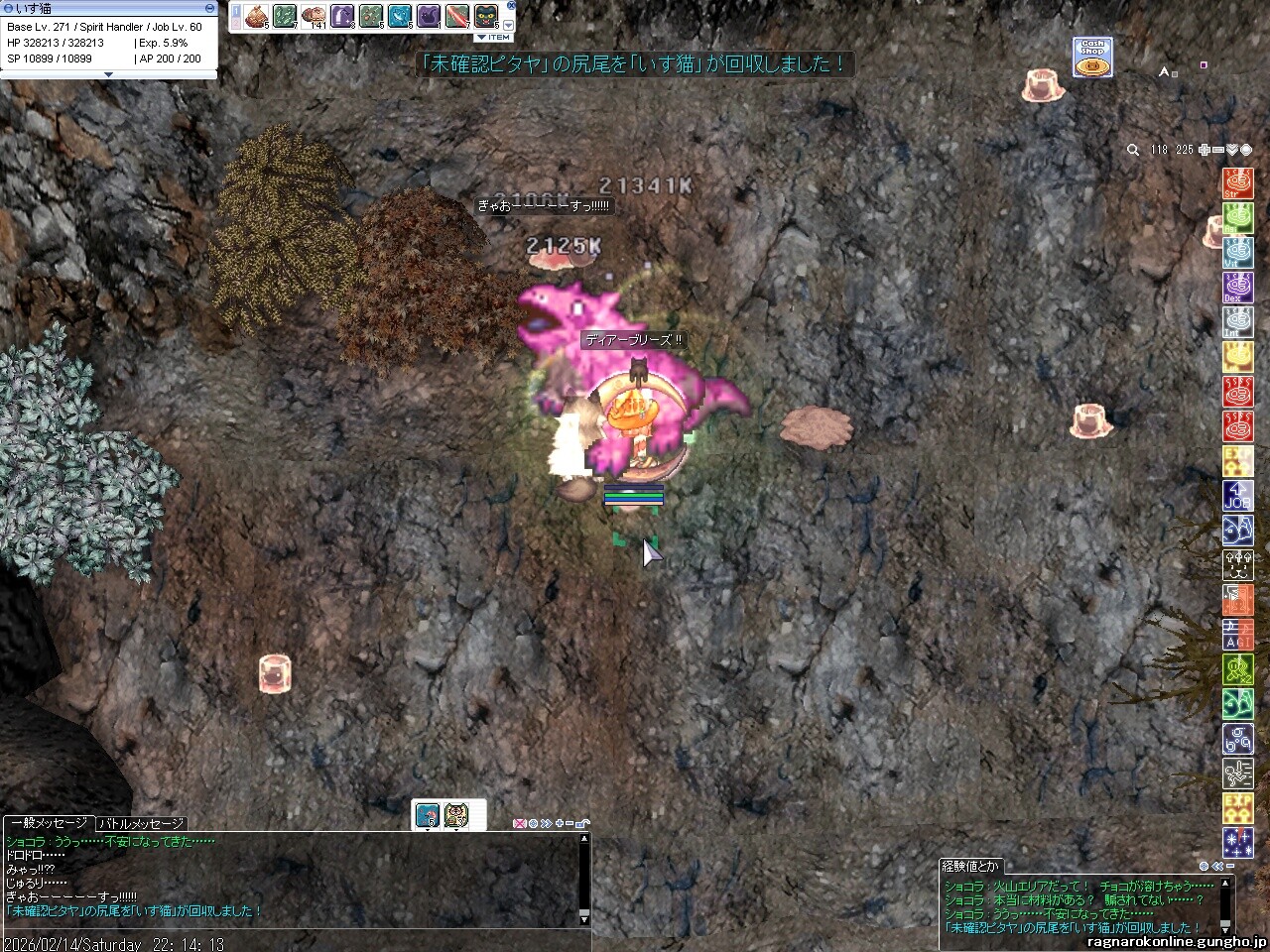Screen dimensions: 1270x952
Task: Click the minimap magnifying glass search icon
Action: [x=1133, y=150]
